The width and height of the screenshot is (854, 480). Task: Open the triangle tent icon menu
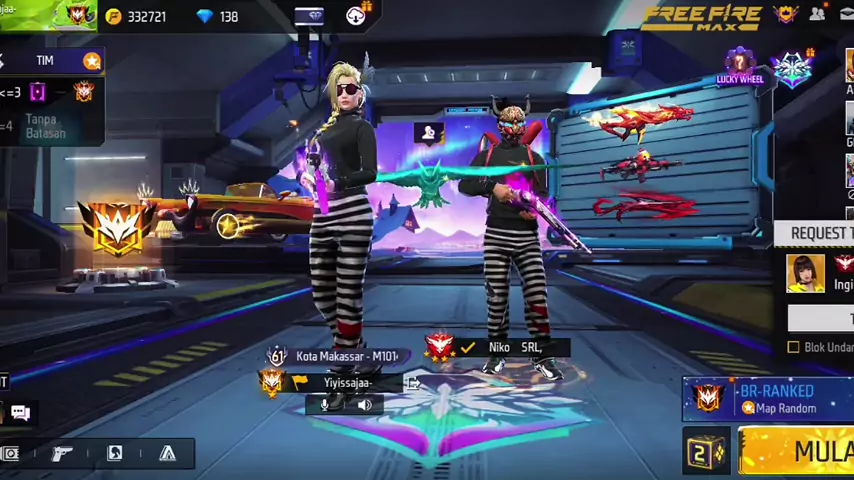coord(167,453)
